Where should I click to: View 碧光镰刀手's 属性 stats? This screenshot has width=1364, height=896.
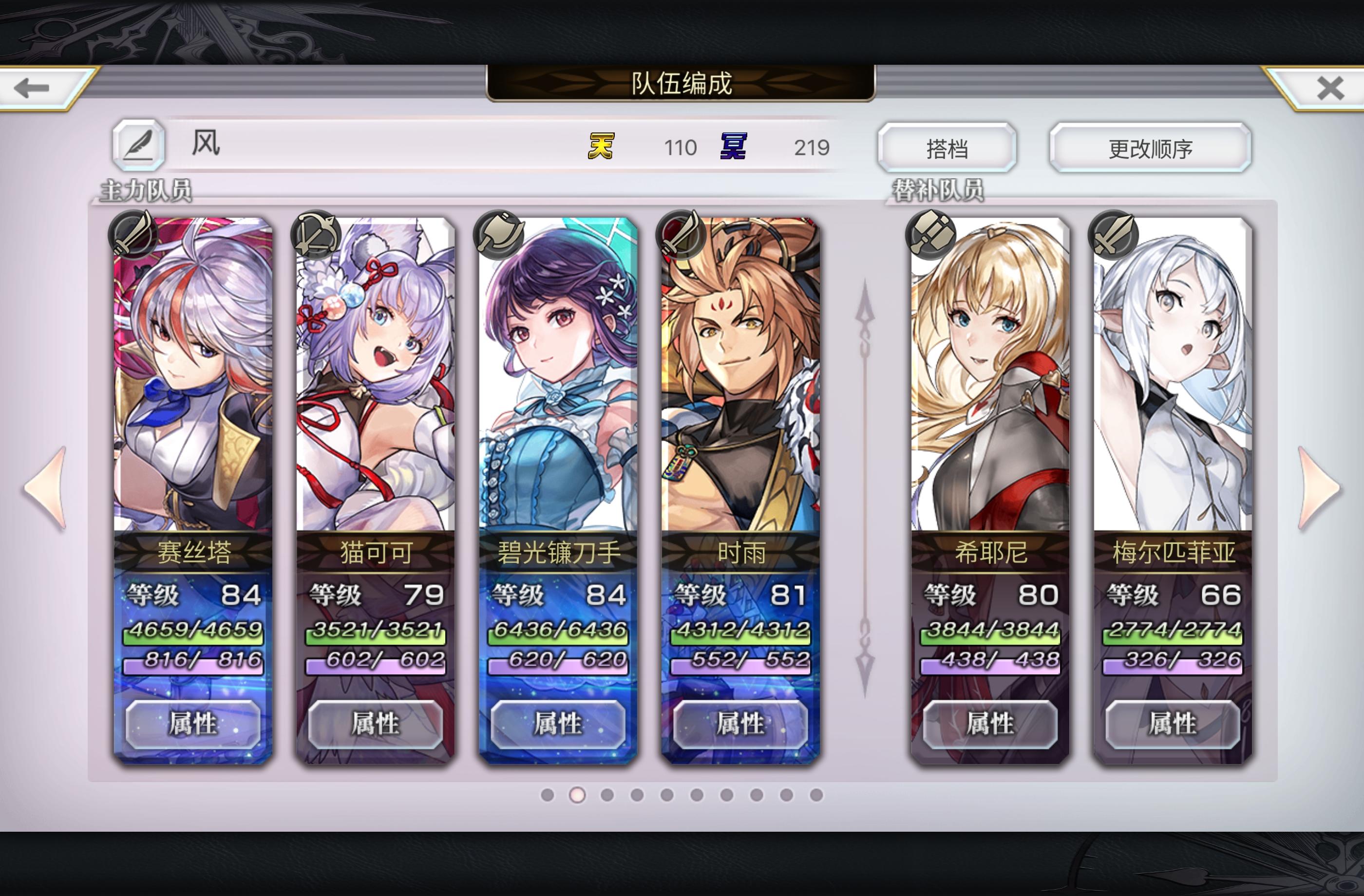(557, 724)
